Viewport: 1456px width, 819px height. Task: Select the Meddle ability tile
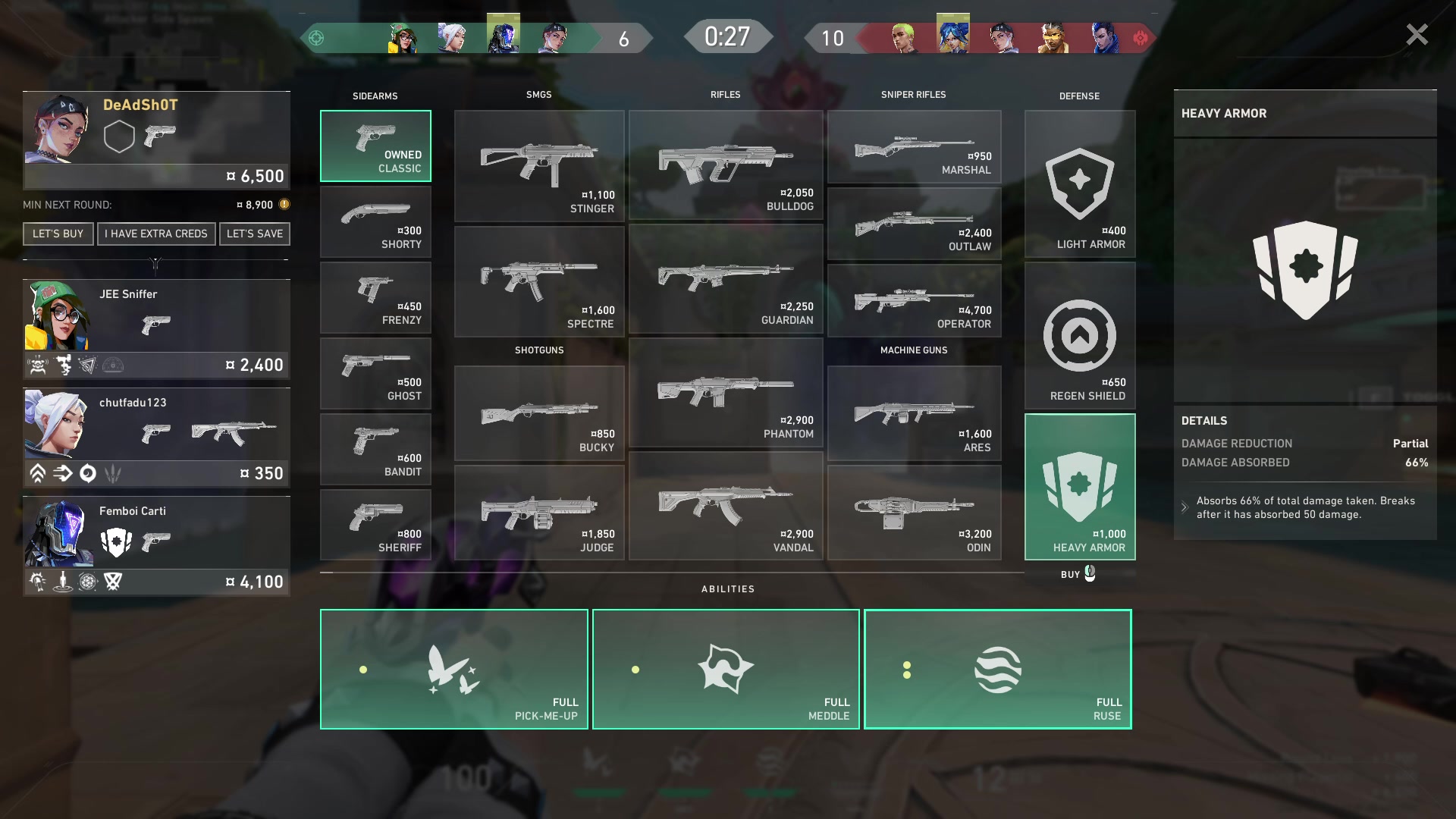coord(726,669)
